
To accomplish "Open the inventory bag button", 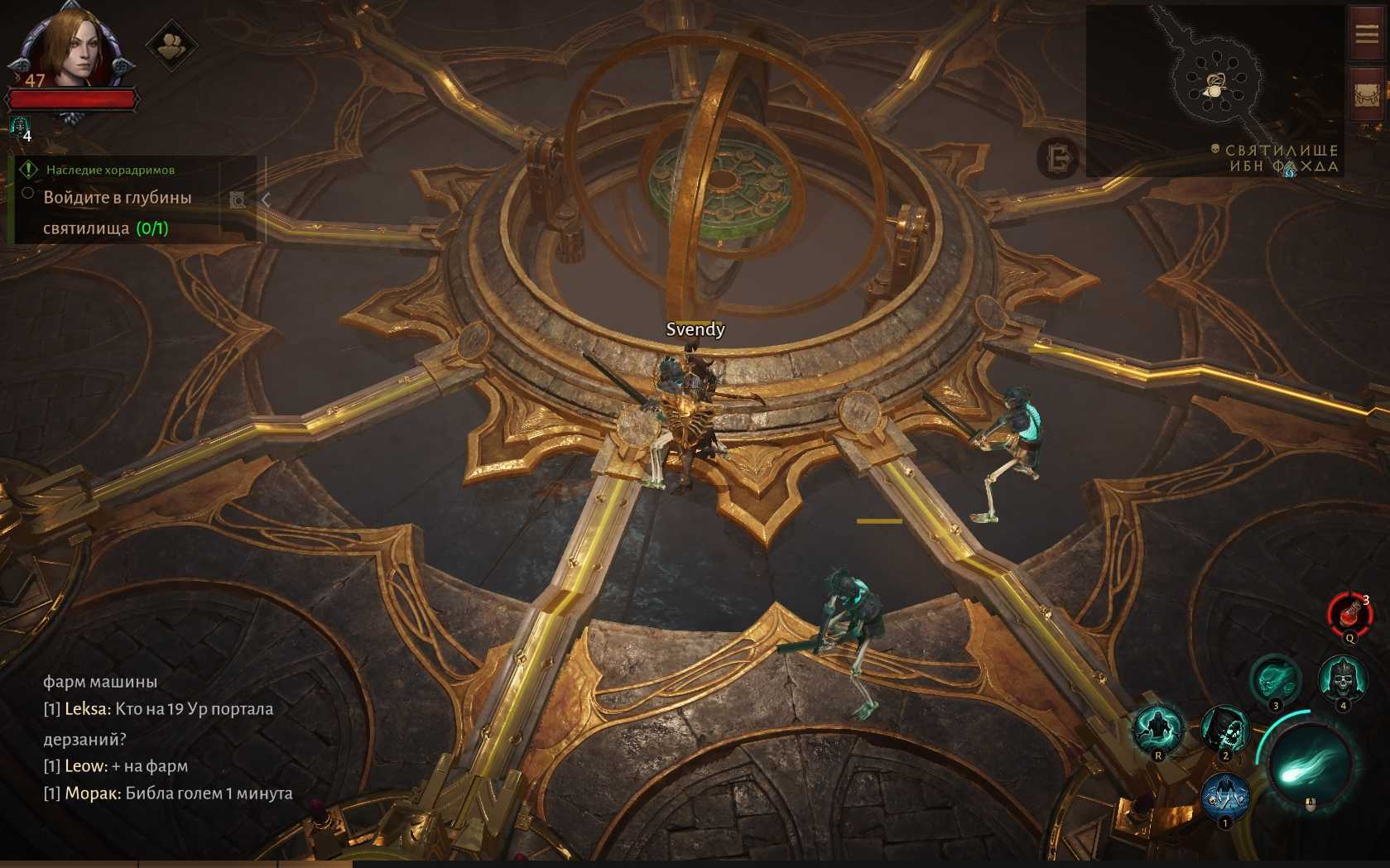I will [x=1367, y=94].
